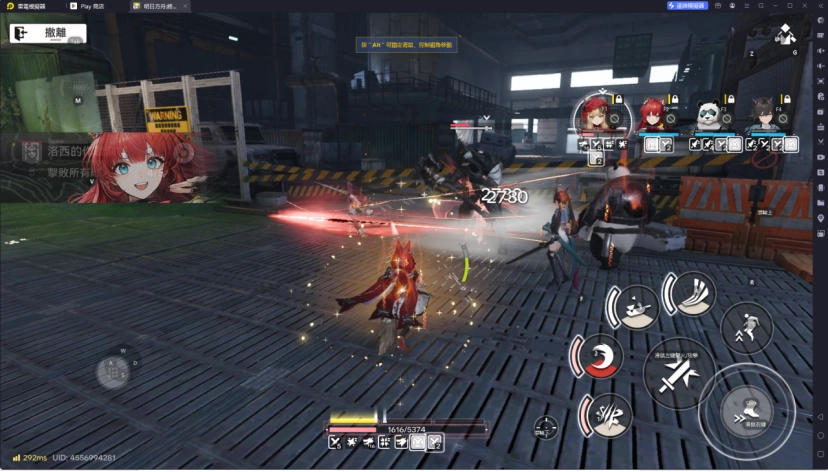
Task: Click the 撤離 evacuate button
Action: (x=47, y=34)
